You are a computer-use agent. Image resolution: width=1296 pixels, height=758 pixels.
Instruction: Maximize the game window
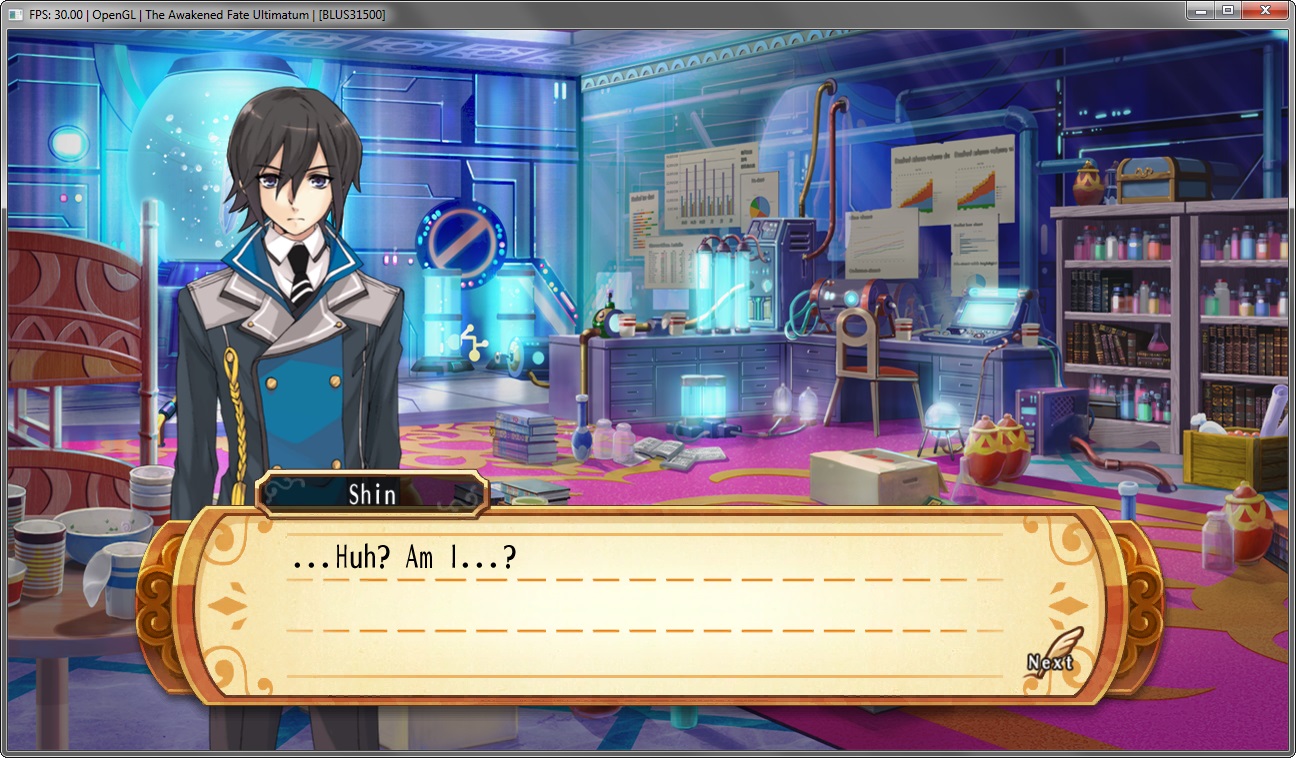coord(1227,11)
